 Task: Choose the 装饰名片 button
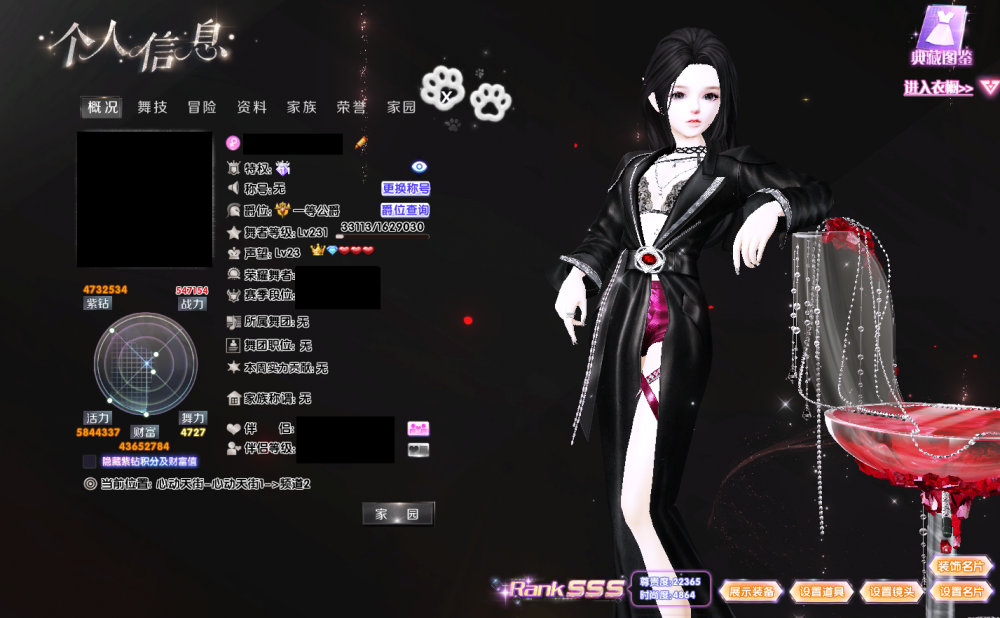pyautogui.click(x=961, y=566)
